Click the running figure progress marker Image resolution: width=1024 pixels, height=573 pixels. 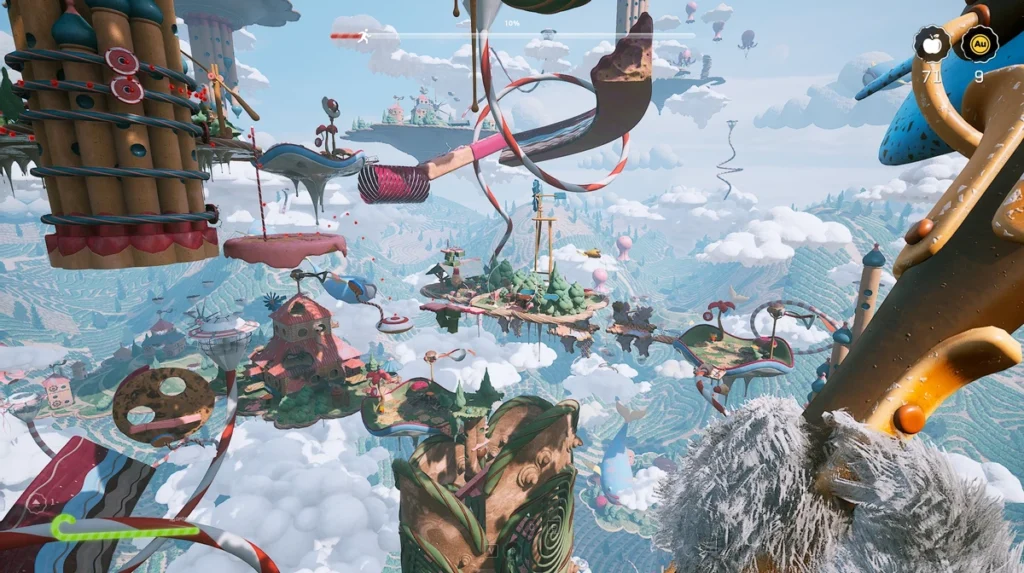[x=365, y=36]
